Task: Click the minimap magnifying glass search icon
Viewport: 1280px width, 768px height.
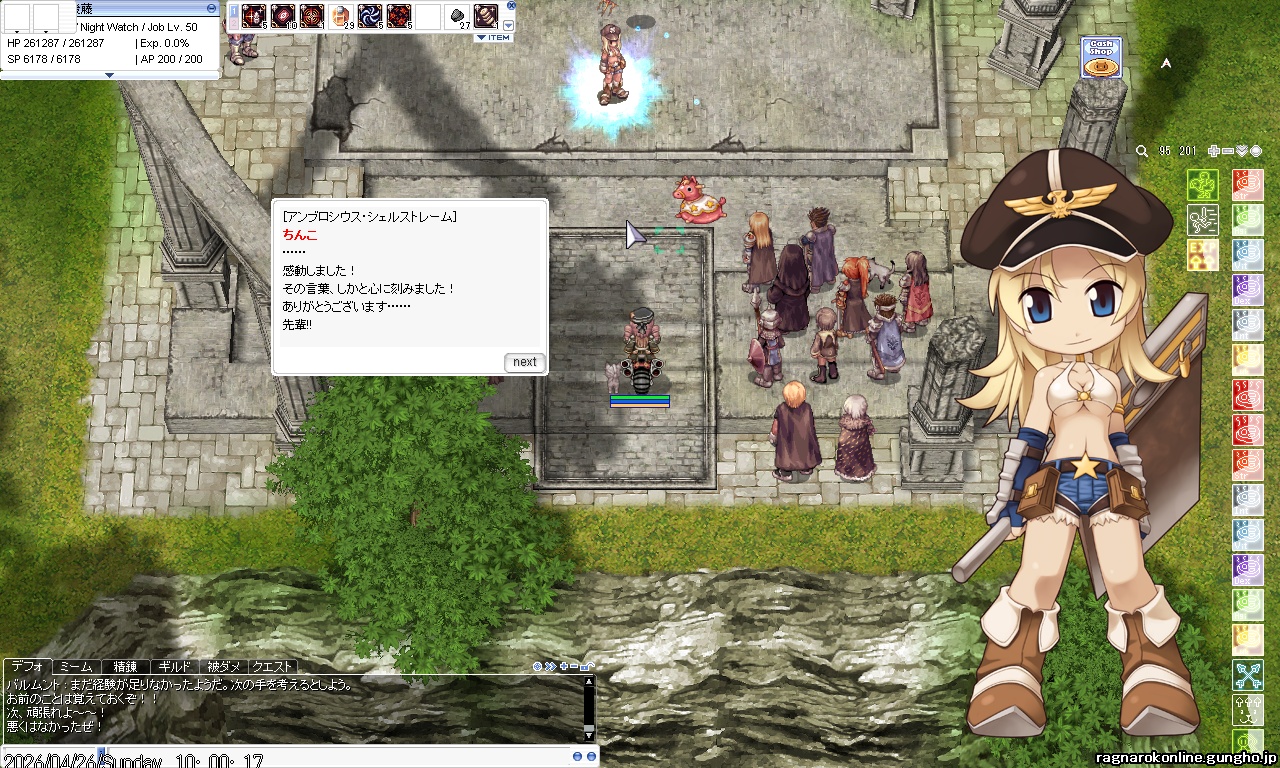Action: (x=1142, y=151)
